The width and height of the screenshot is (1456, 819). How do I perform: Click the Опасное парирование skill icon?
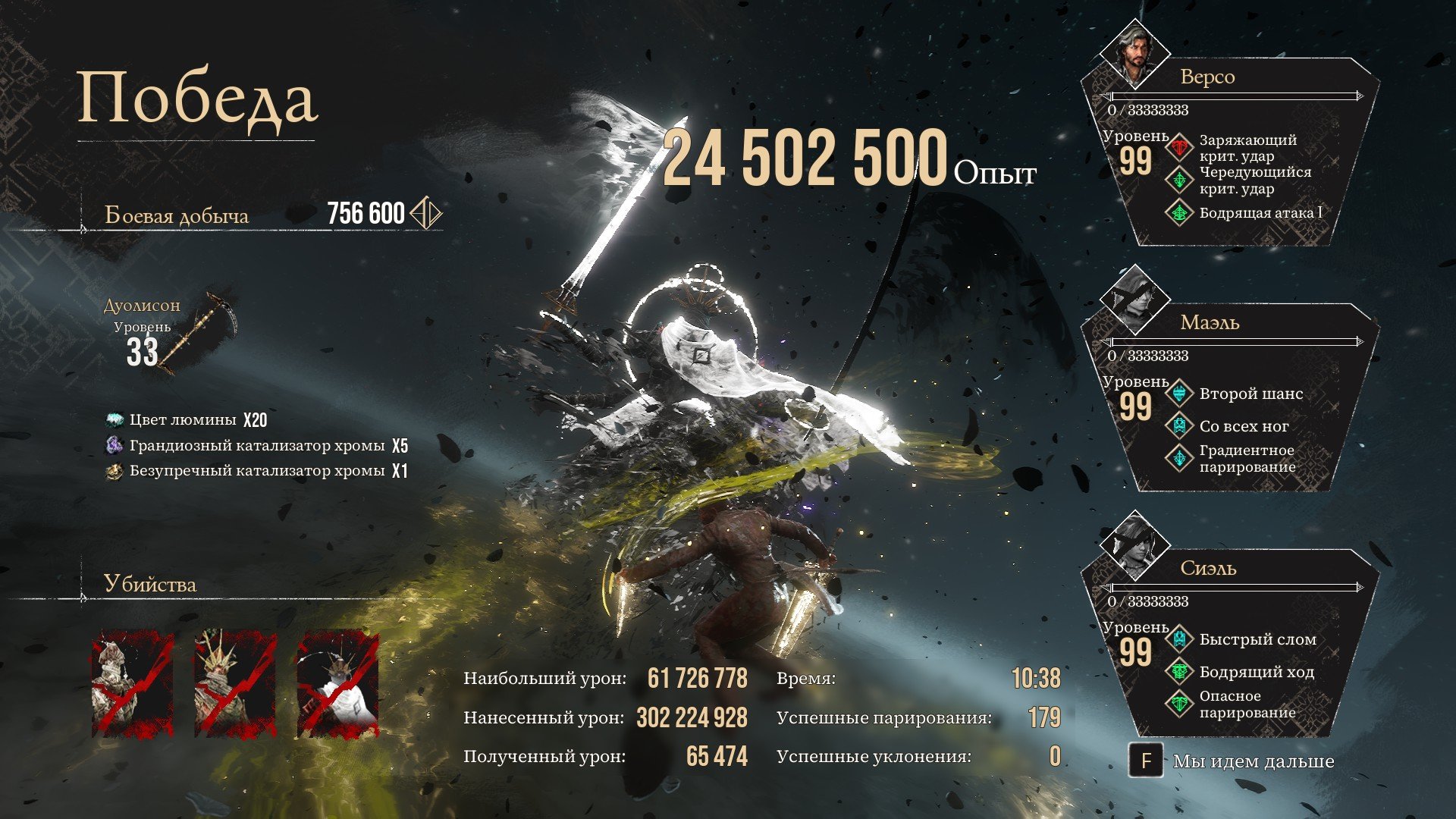[1179, 704]
